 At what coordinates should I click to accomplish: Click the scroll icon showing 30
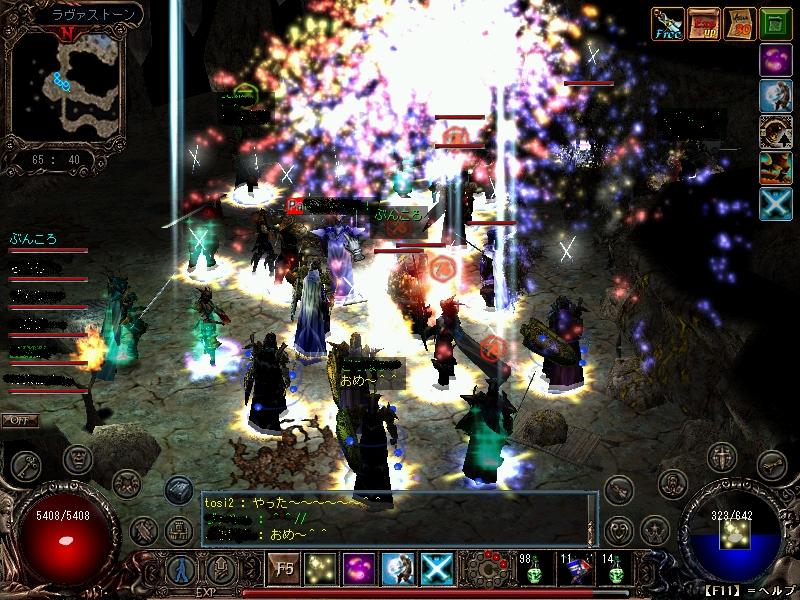(x=739, y=23)
